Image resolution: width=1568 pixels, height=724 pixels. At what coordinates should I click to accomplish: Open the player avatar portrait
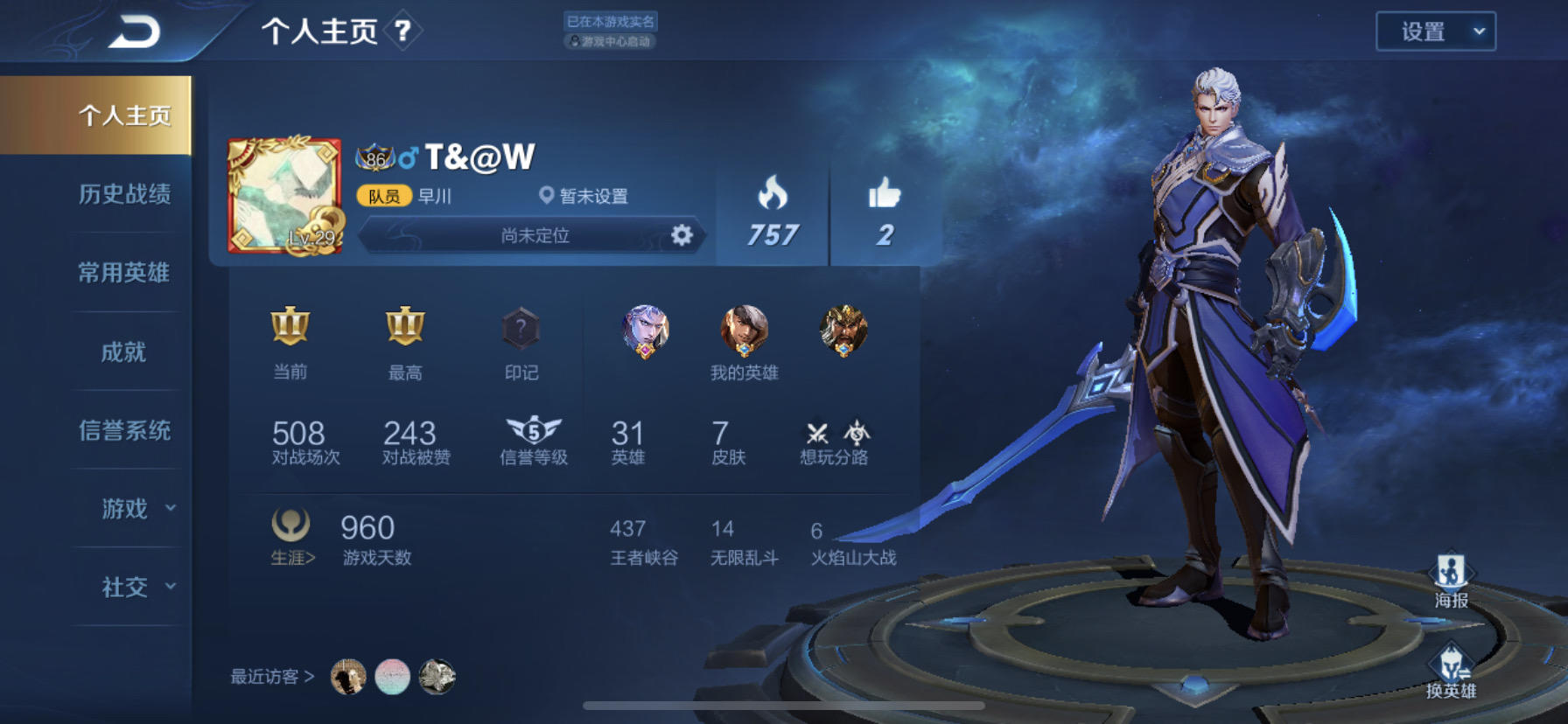(283, 196)
